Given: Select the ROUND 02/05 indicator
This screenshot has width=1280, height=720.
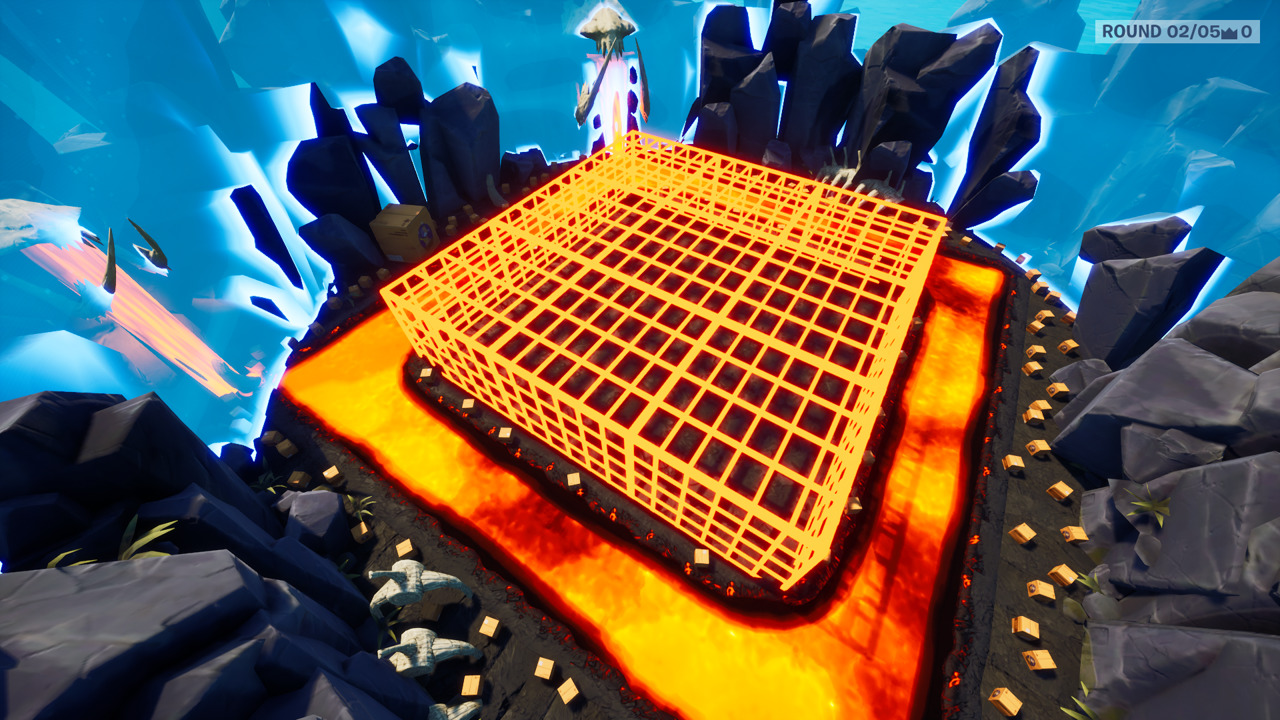Looking at the screenshot, I should point(1160,31).
